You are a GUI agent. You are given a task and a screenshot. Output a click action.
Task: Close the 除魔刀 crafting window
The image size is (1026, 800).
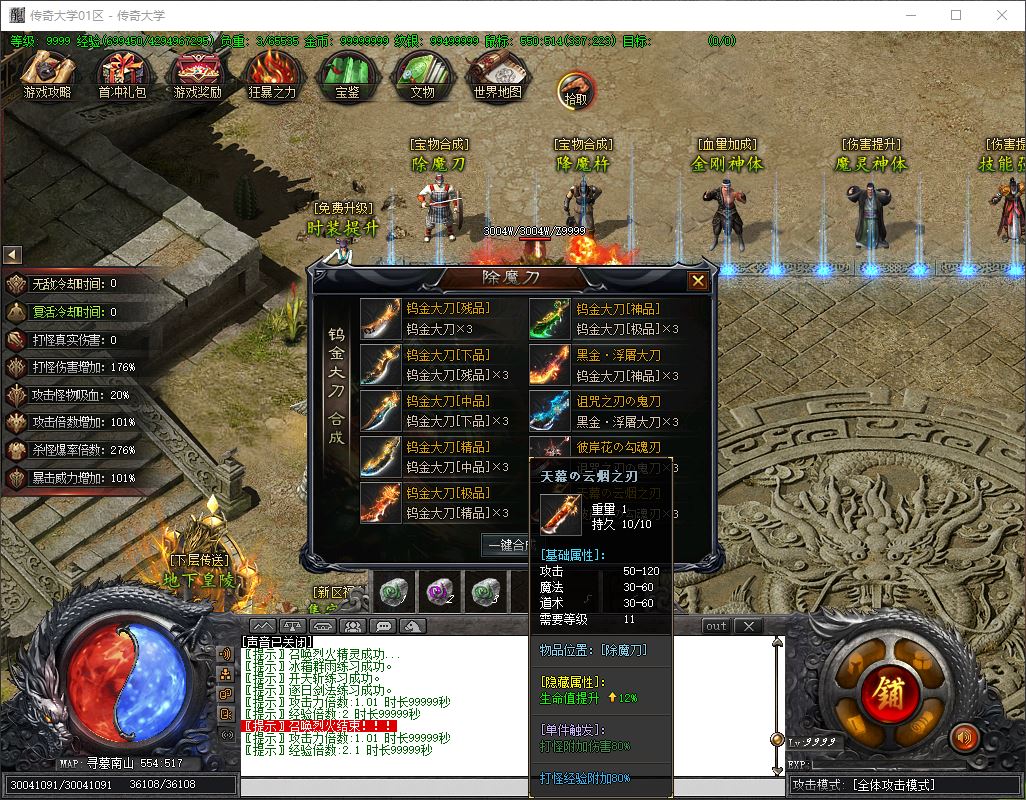(698, 281)
